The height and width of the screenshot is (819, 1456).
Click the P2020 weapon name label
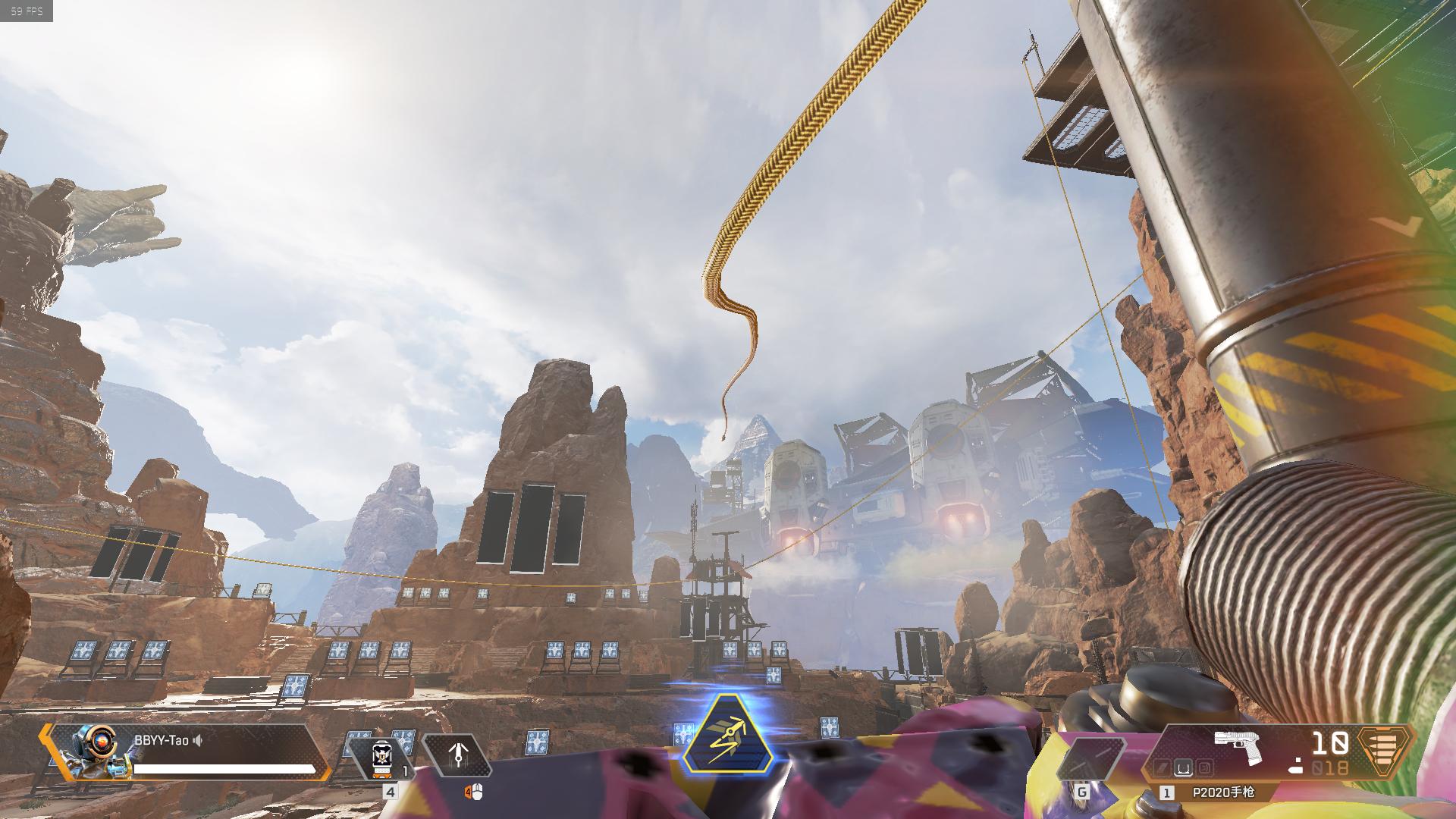coord(1222,792)
